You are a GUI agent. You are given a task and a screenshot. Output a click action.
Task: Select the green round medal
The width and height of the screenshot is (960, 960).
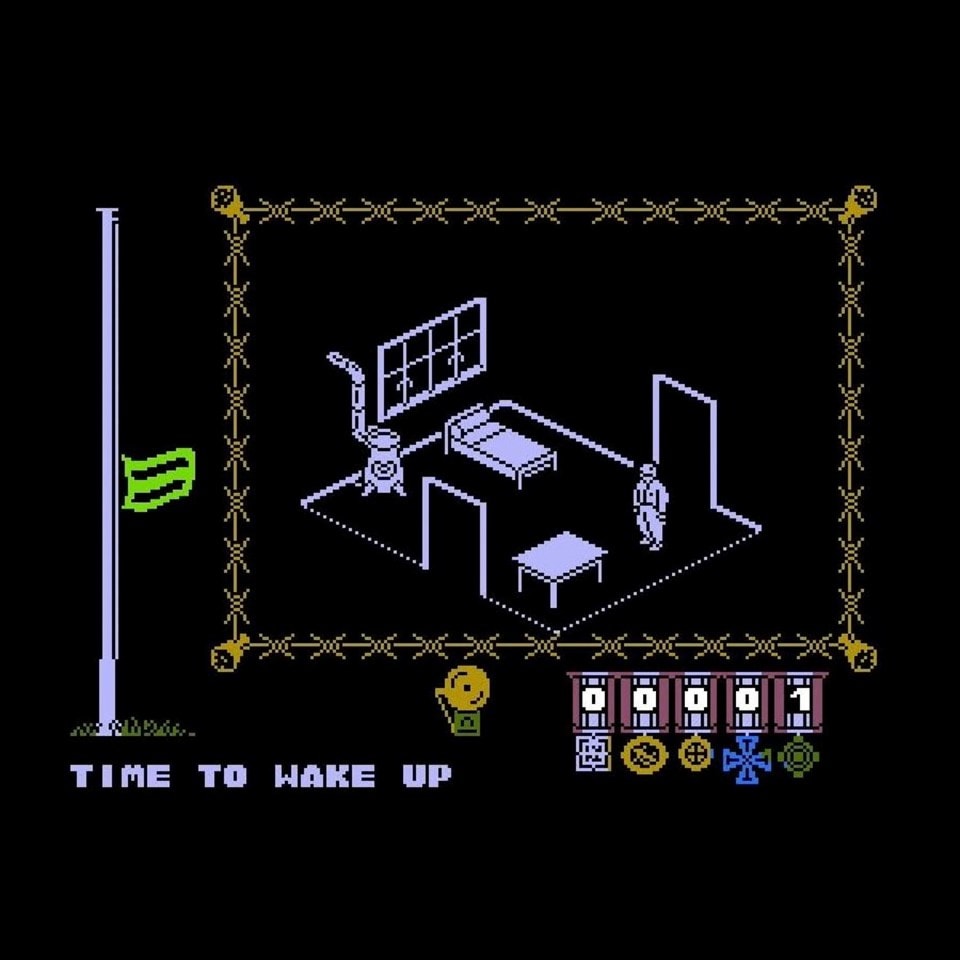[799, 756]
